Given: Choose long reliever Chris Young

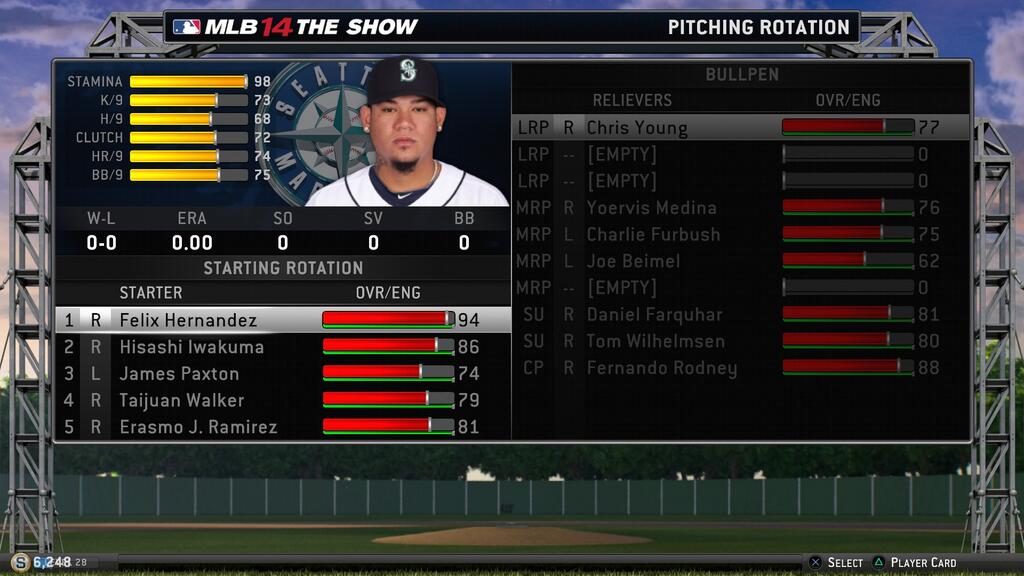Looking at the screenshot, I should point(637,128).
